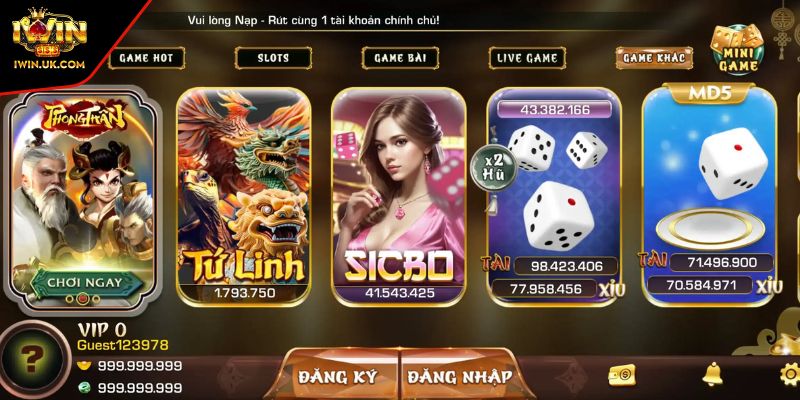This screenshot has height=400, width=800.
Task: Launch the Tứ Linh game tile
Action: tap(245, 195)
